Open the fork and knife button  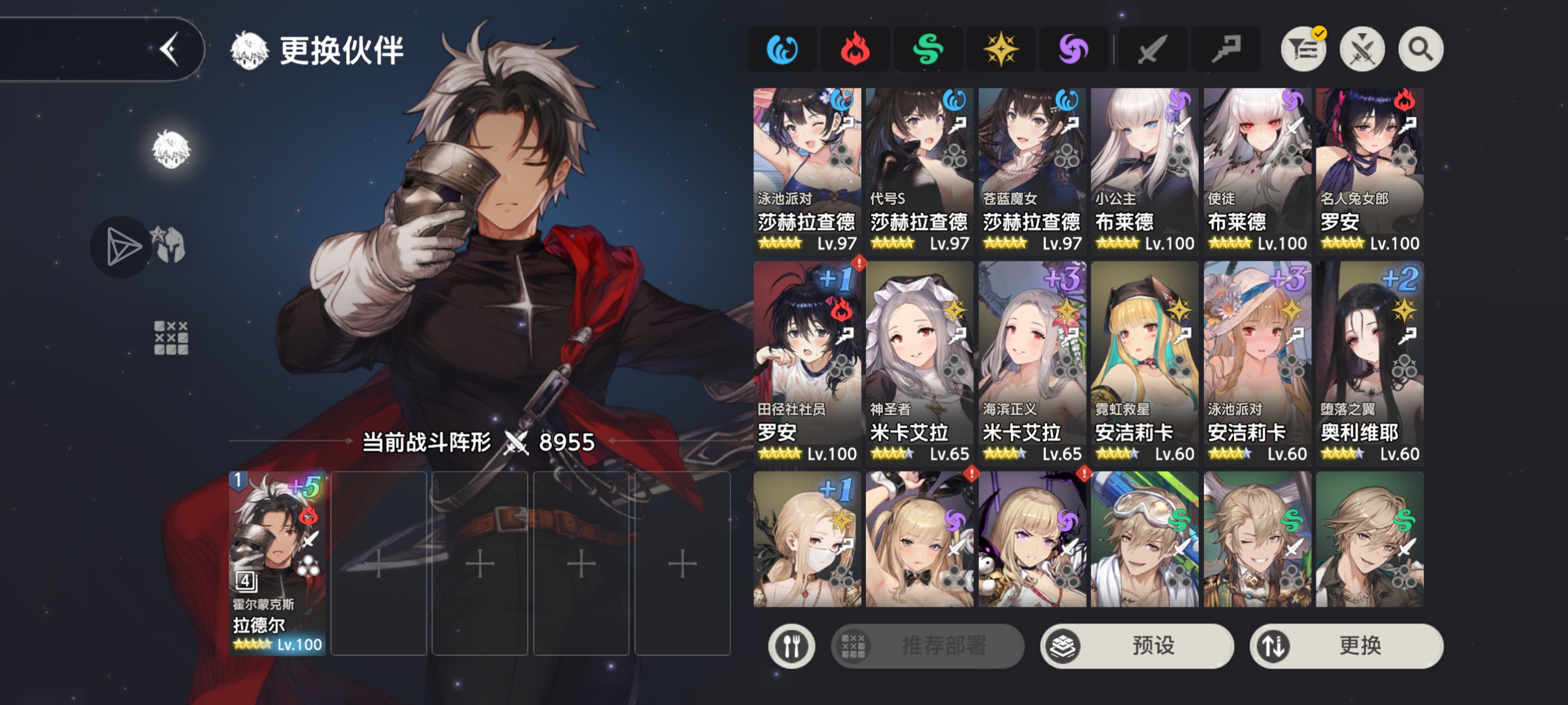coord(791,646)
